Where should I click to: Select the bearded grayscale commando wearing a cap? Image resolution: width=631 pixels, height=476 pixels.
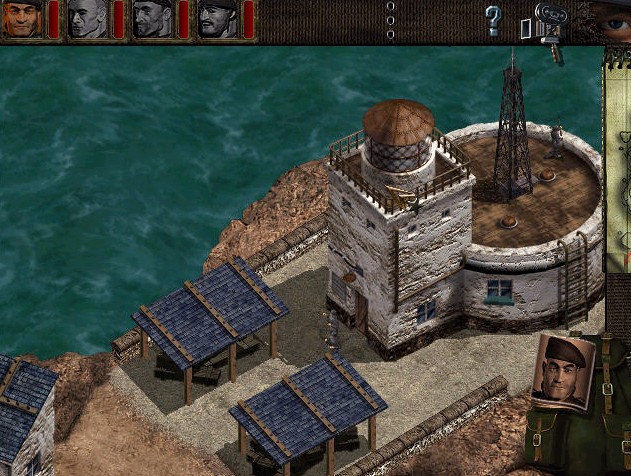tap(153, 18)
